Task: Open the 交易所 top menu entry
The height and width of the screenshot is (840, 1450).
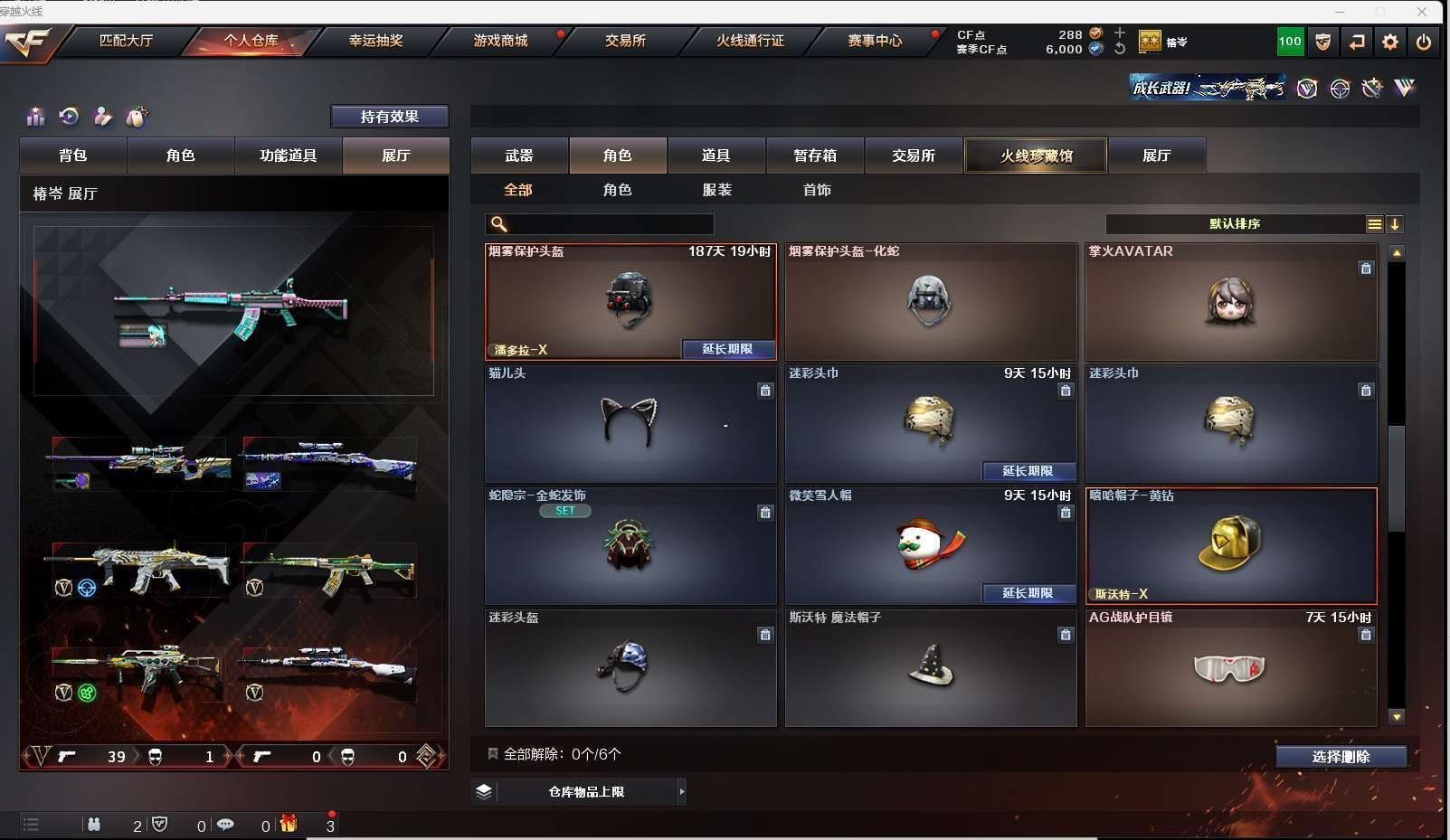Action: click(x=625, y=41)
